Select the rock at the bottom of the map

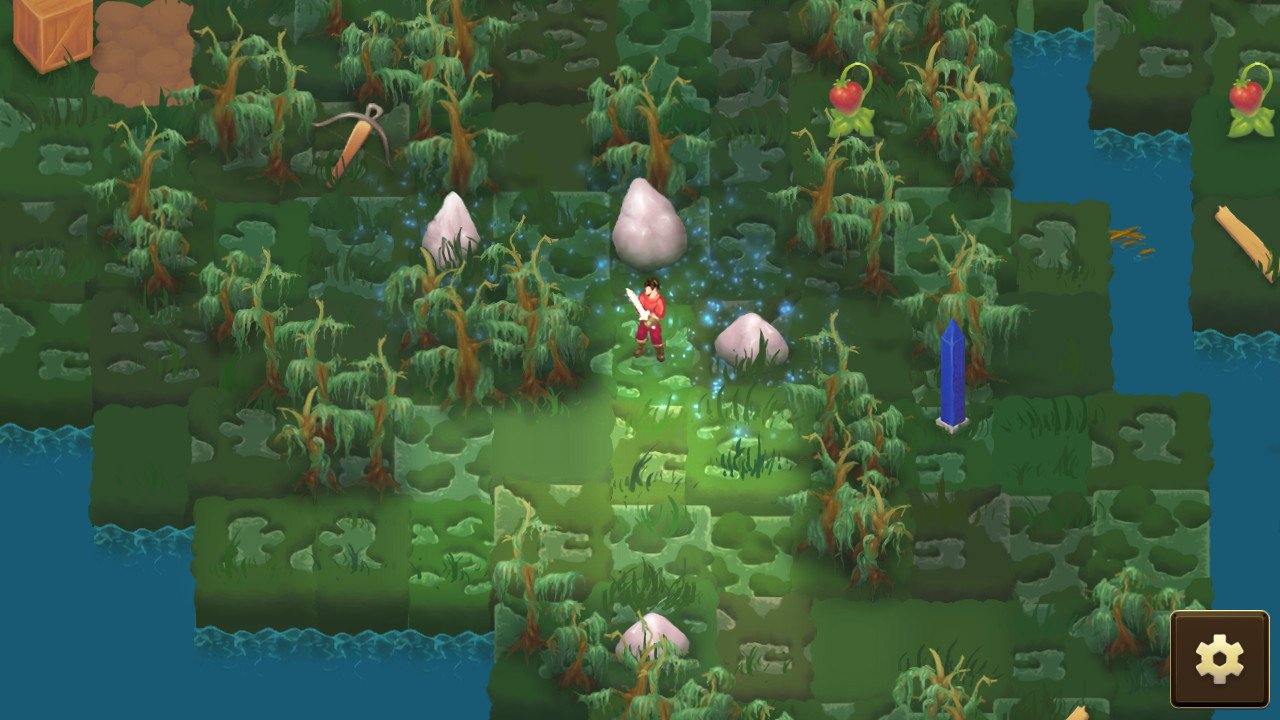tap(655, 635)
